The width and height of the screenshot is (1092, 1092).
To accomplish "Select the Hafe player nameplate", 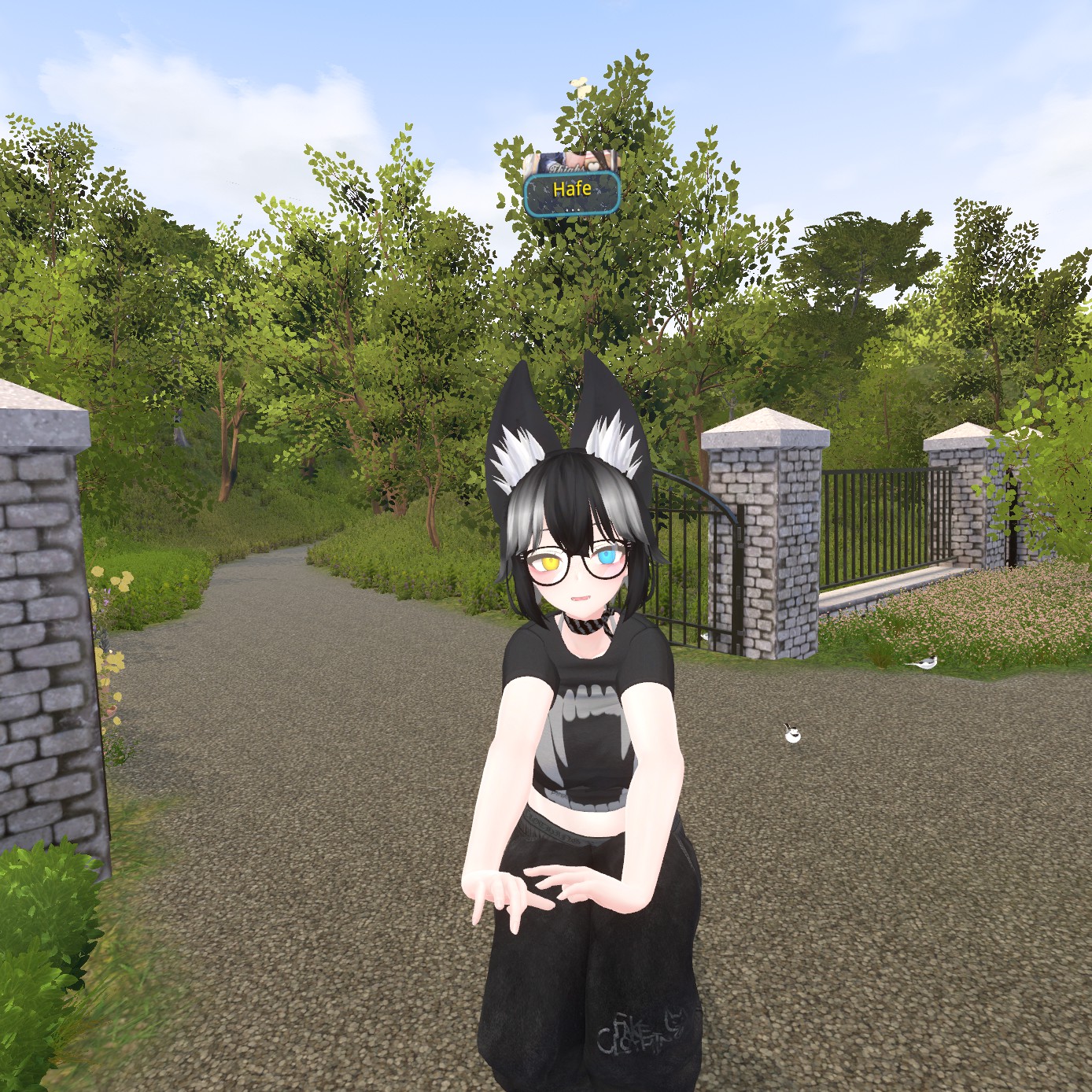I will (572, 192).
